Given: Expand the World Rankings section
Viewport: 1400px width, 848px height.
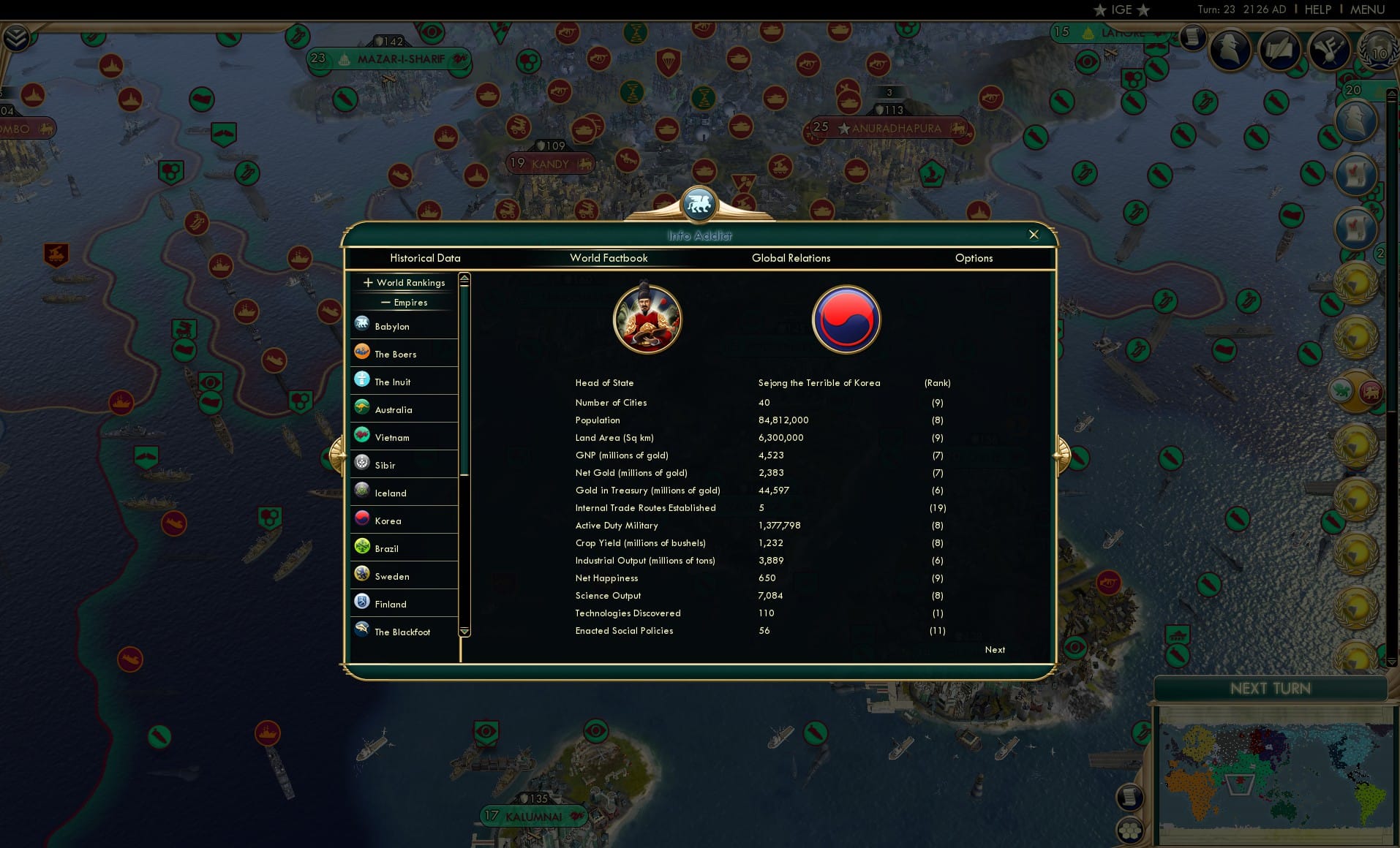Looking at the screenshot, I should (x=404, y=282).
